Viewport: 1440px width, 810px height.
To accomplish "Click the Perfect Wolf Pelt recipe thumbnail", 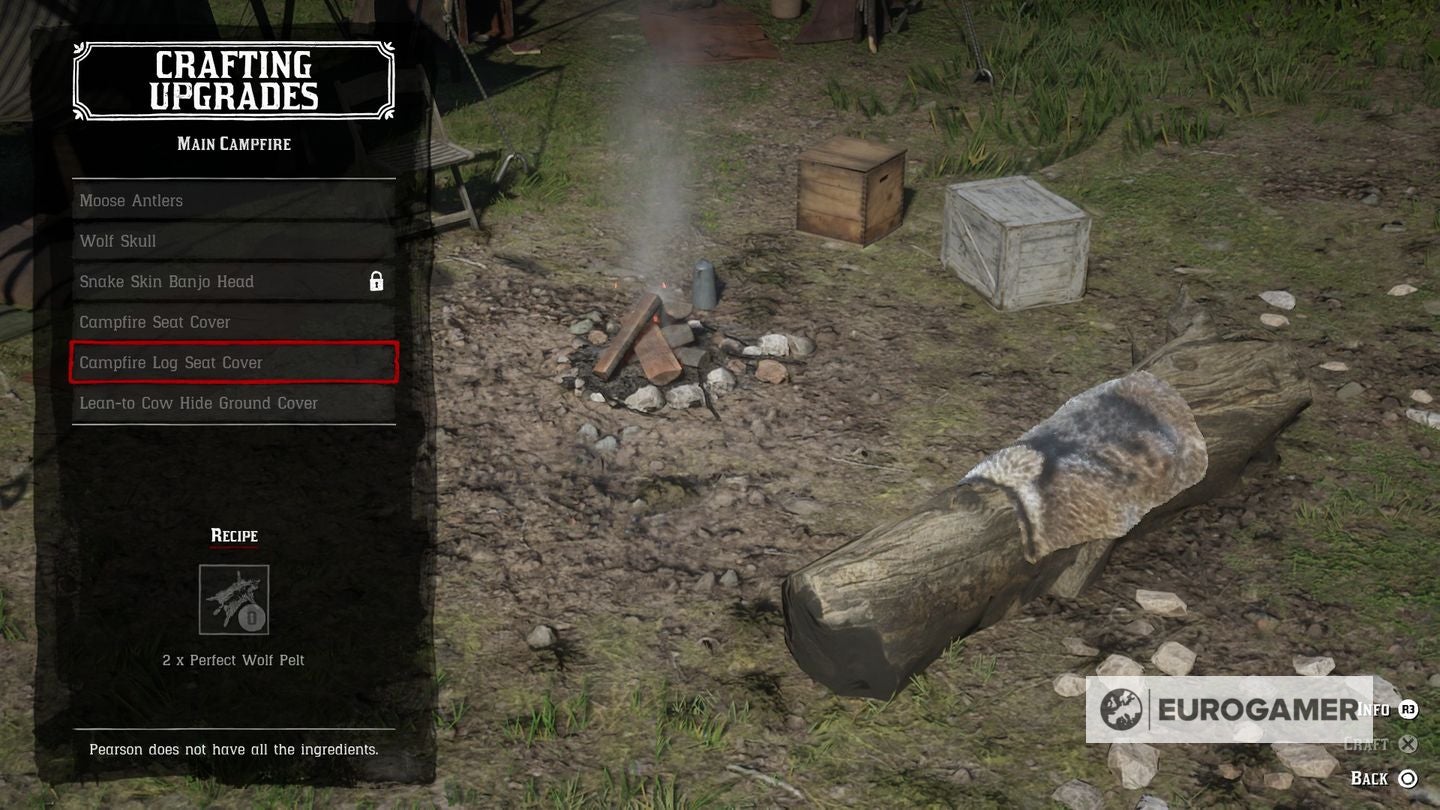I will (x=233, y=599).
